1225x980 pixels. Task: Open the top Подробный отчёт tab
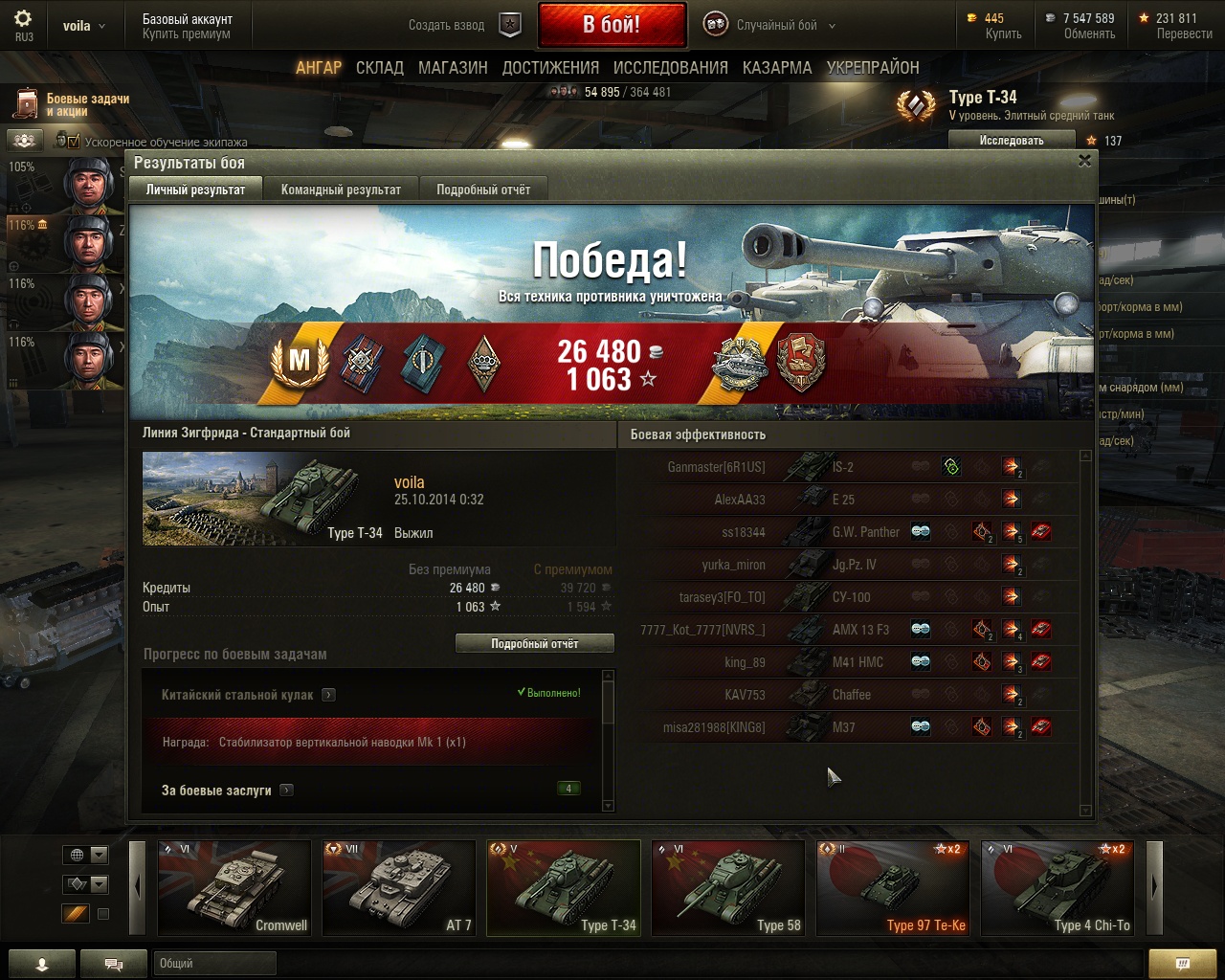coord(483,189)
